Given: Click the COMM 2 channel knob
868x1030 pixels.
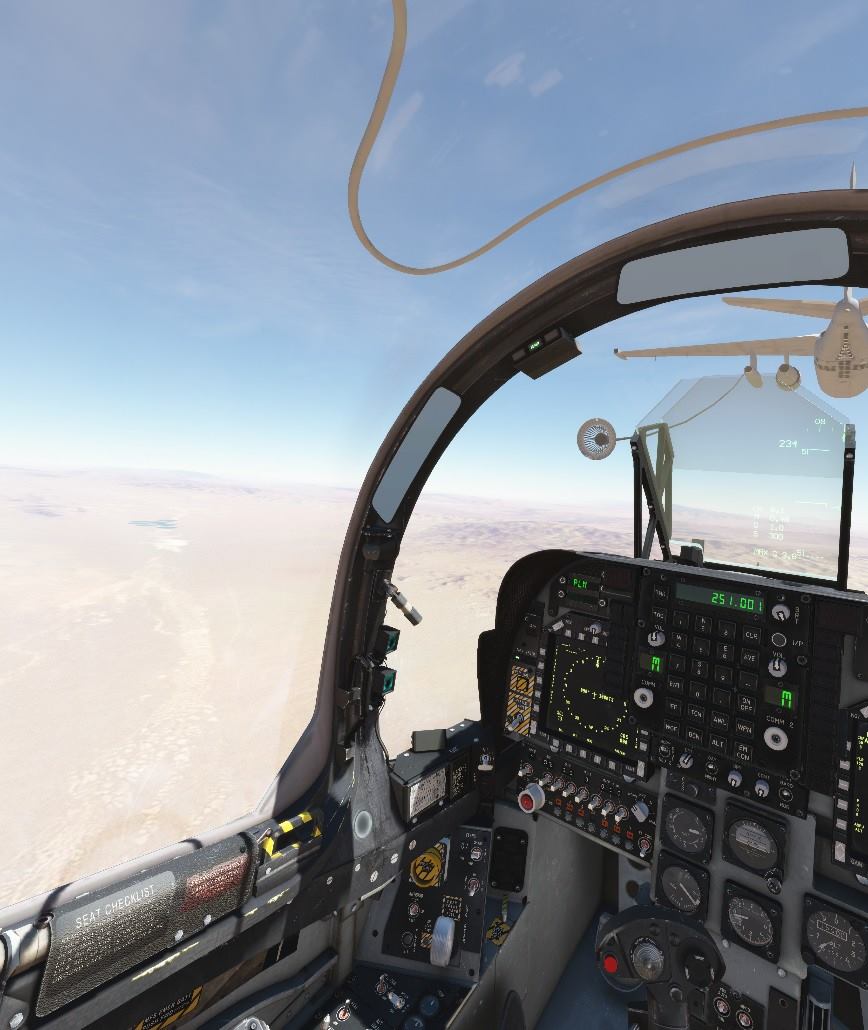Looking at the screenshot, I should (x=775, y=738).
